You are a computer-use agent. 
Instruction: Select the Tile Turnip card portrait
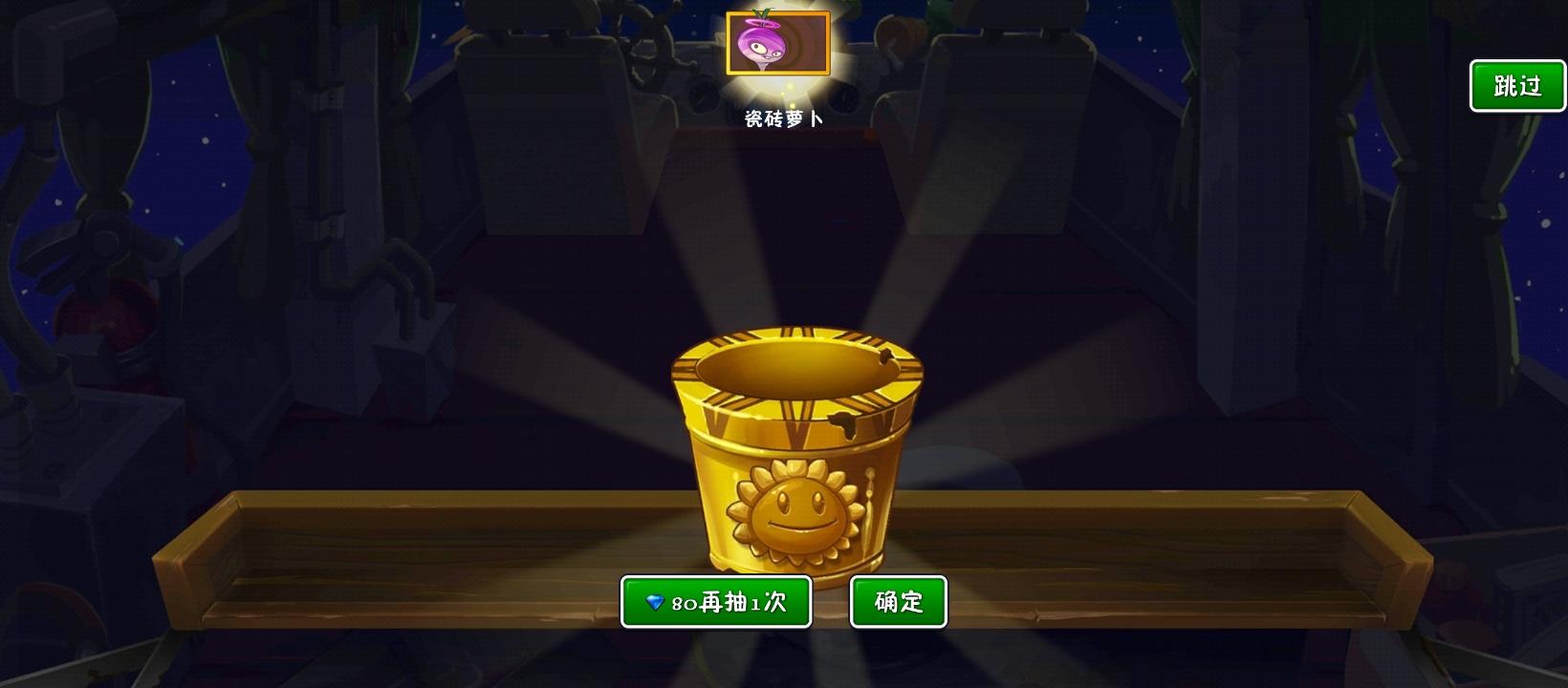click(x=778, y=44)
